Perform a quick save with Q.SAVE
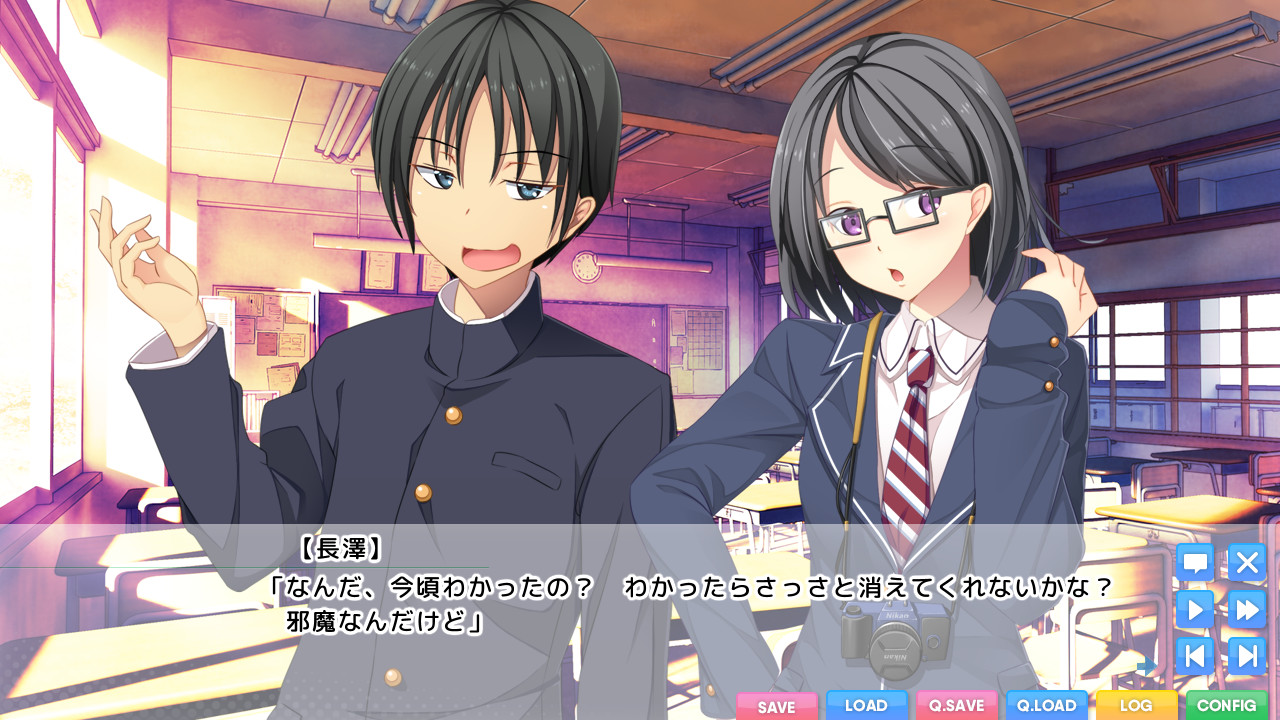 (x=956, y=705)
